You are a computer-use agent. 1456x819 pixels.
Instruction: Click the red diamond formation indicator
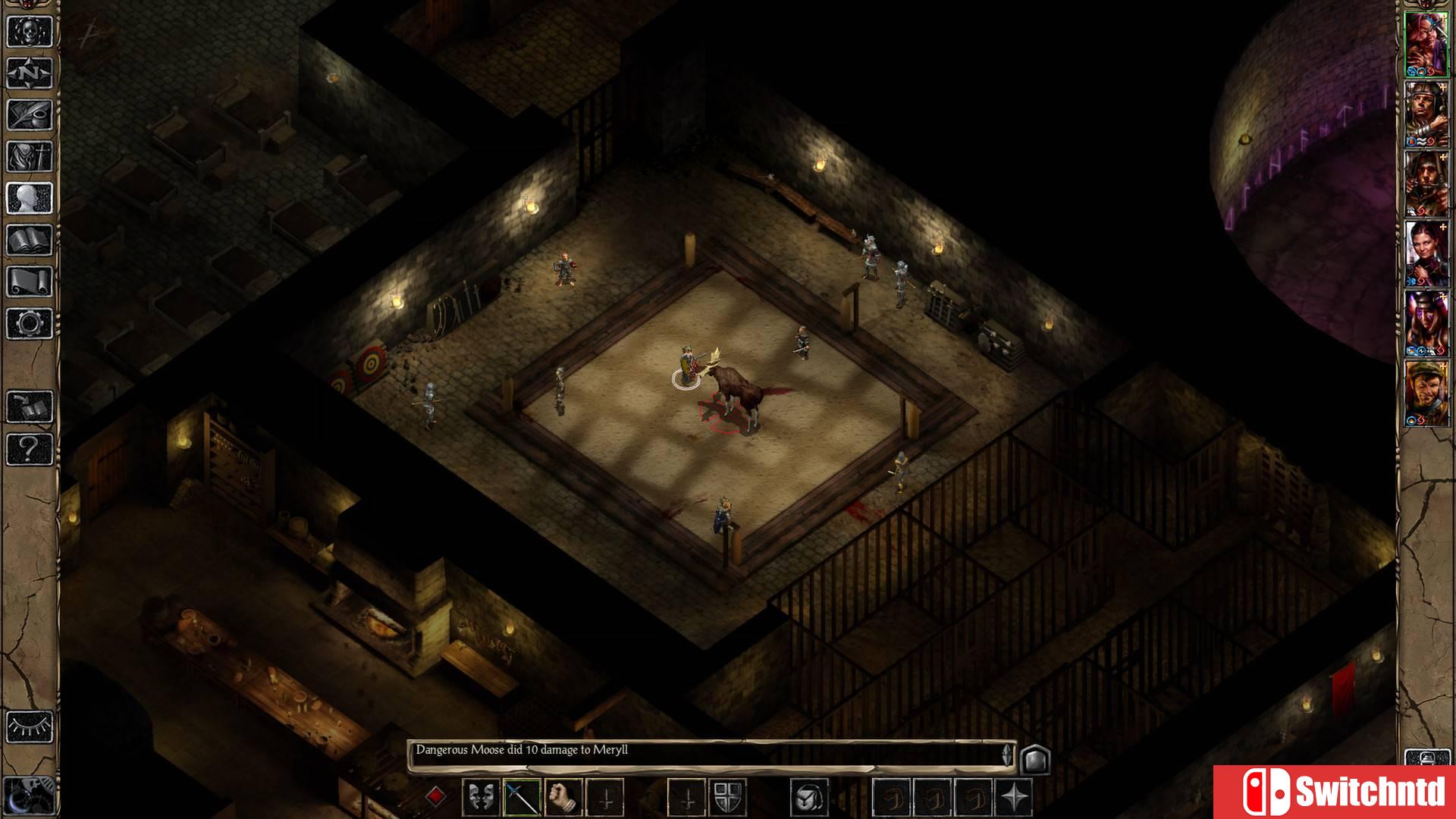click(x=436, y=795)
